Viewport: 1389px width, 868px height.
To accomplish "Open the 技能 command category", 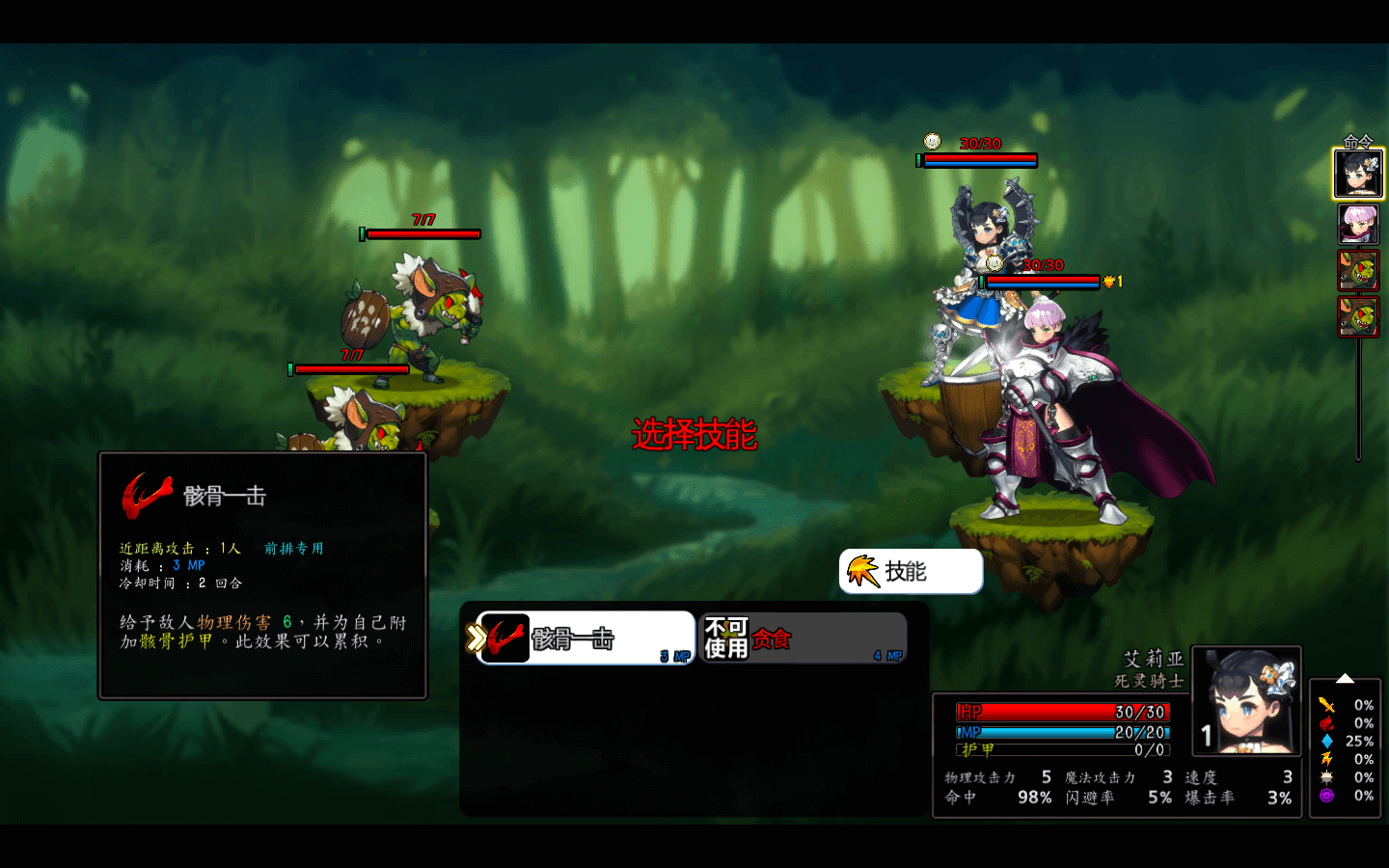I will [911, 572].
